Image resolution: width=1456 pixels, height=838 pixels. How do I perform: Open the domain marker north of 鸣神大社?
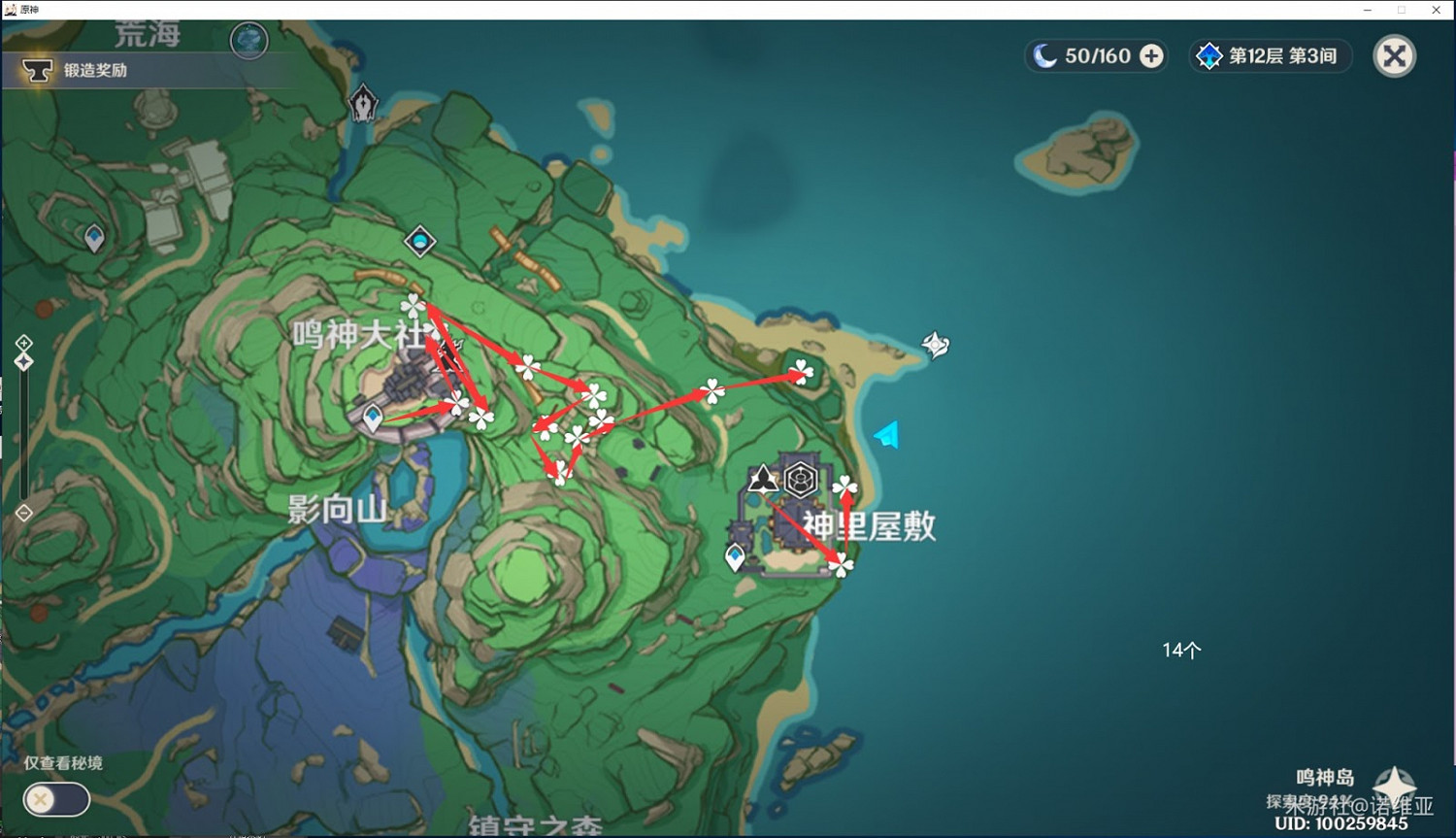(419, 241)
